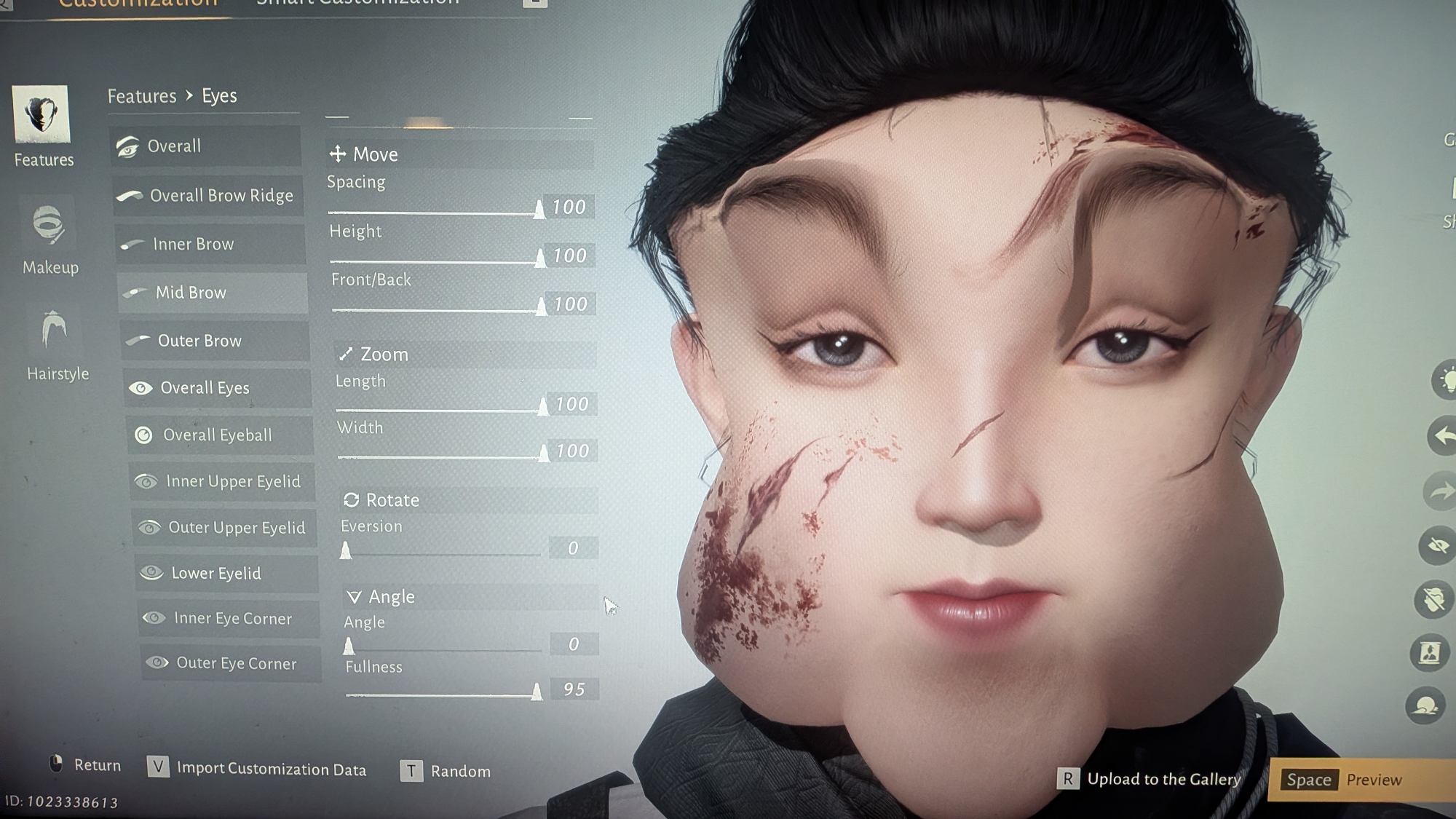Viewport: 1456px width, 819px height.
Task: Select Inner Upper Eyelid
Action: [223, 481]
